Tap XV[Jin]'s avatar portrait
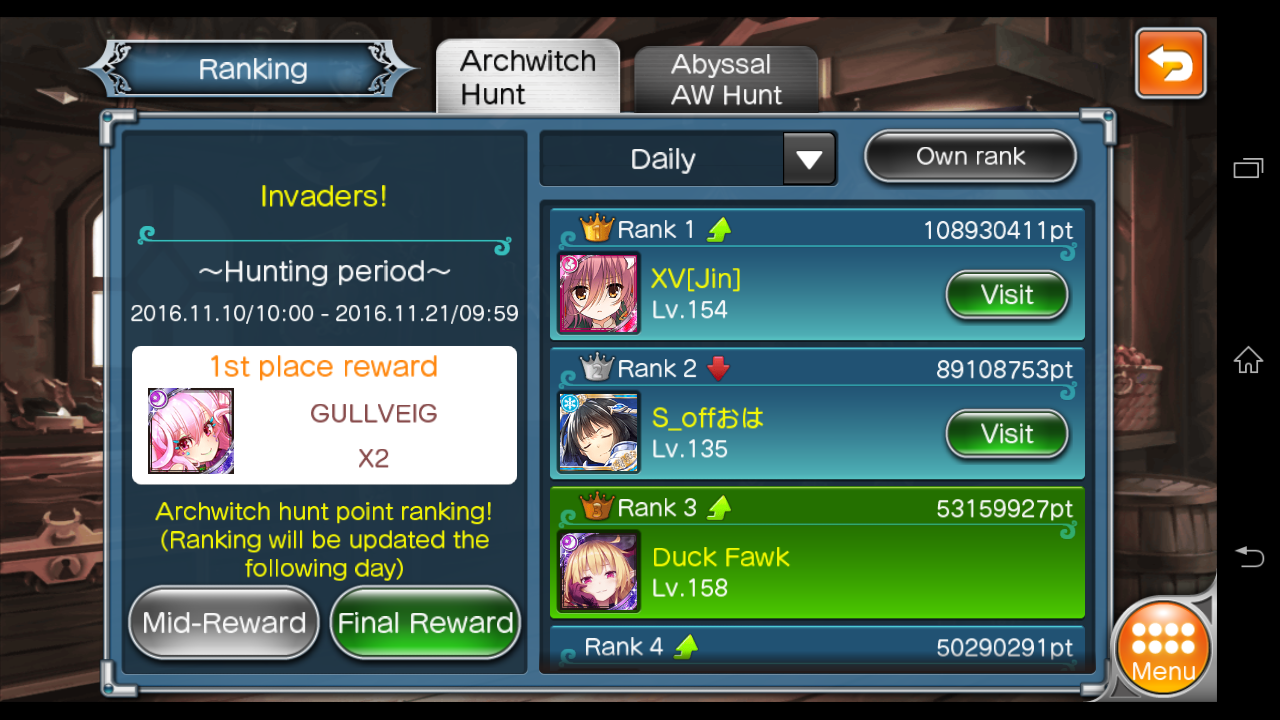The image size is (1280, 720). 597,293
